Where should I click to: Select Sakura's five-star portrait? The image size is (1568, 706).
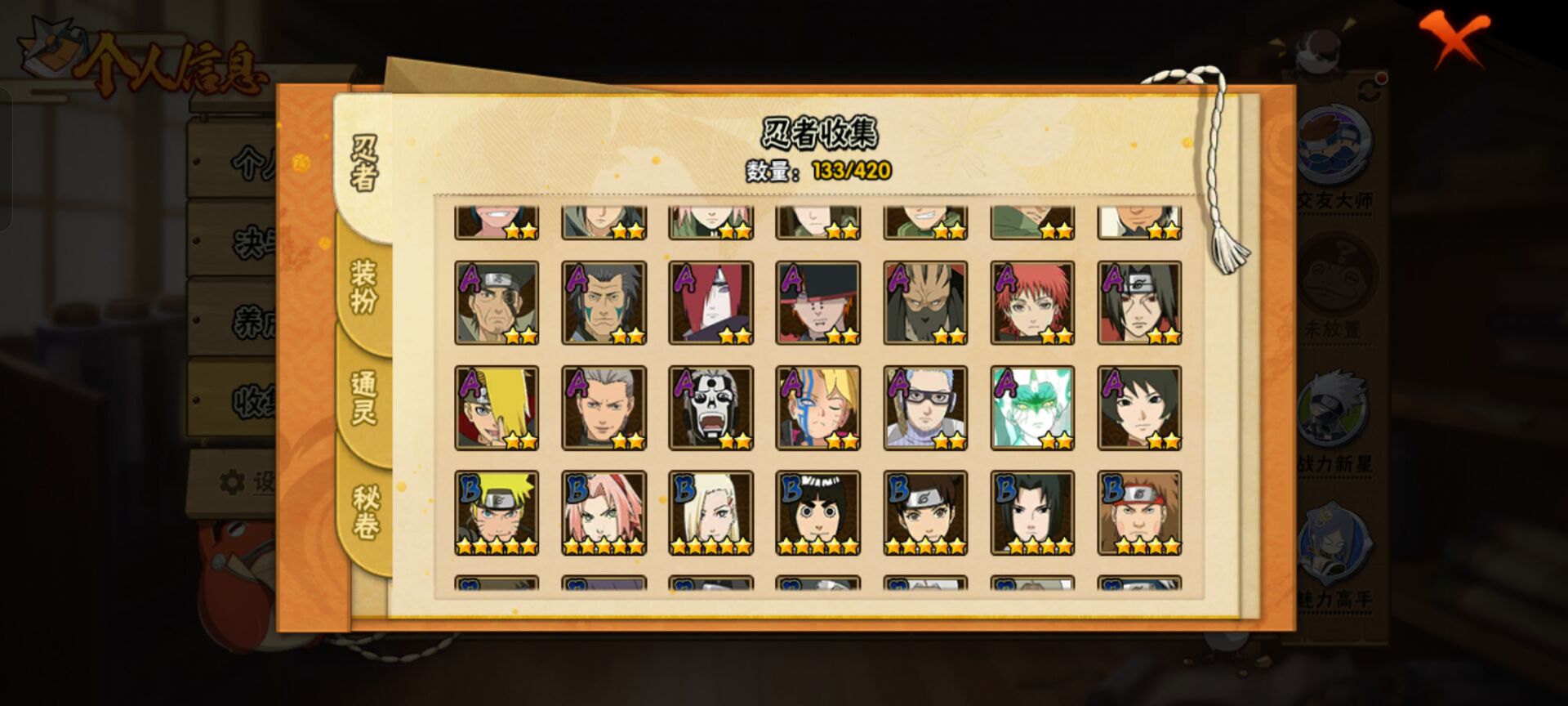tap(603, 511)
